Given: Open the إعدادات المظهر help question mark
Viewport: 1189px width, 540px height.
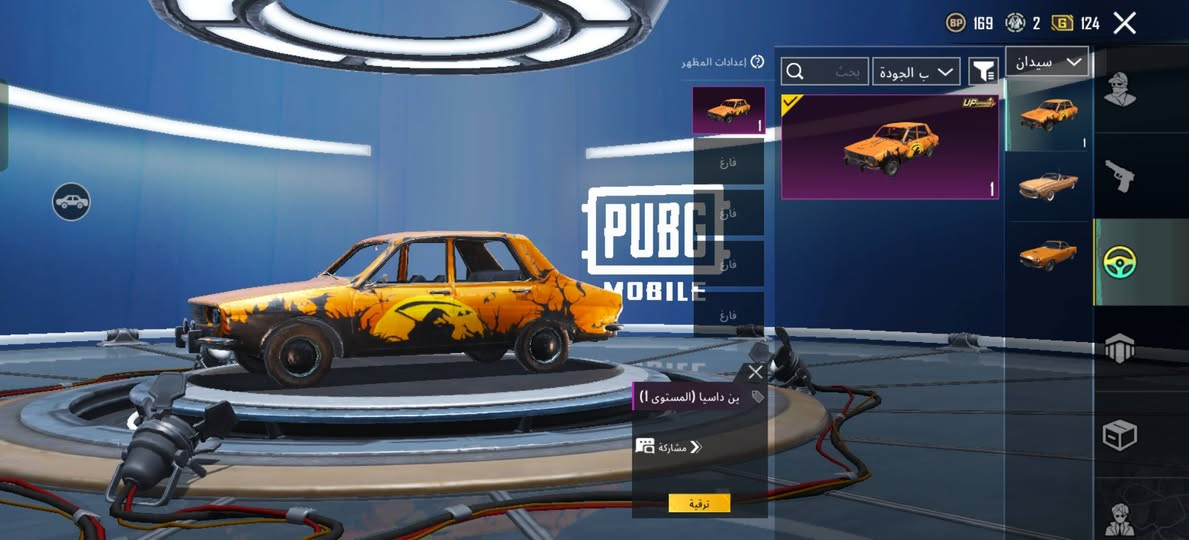Looking at the screenshot, I should pyautogui.click(x=757, y=62).
